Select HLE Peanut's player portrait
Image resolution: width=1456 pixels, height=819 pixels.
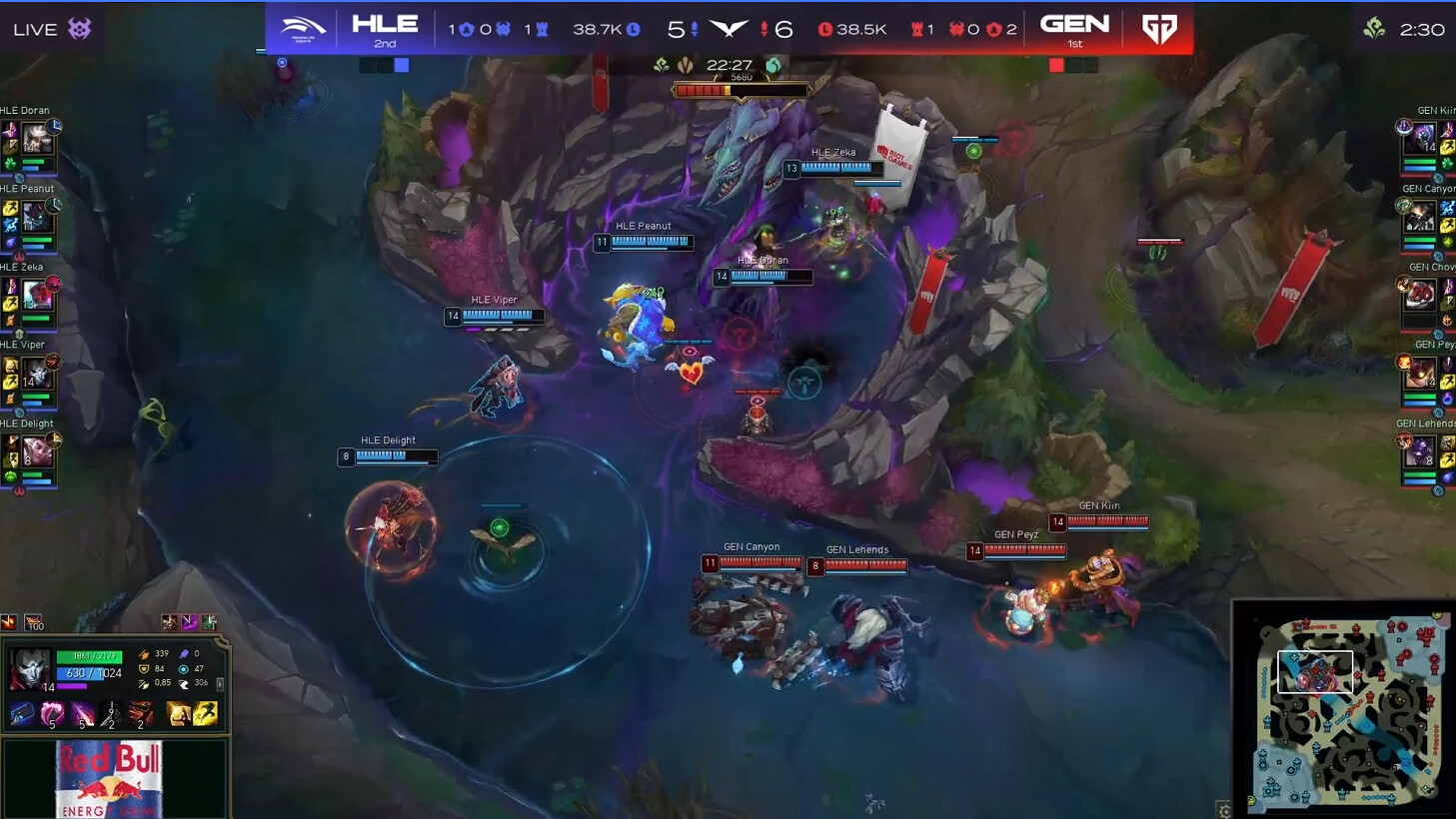coord(37,216)
